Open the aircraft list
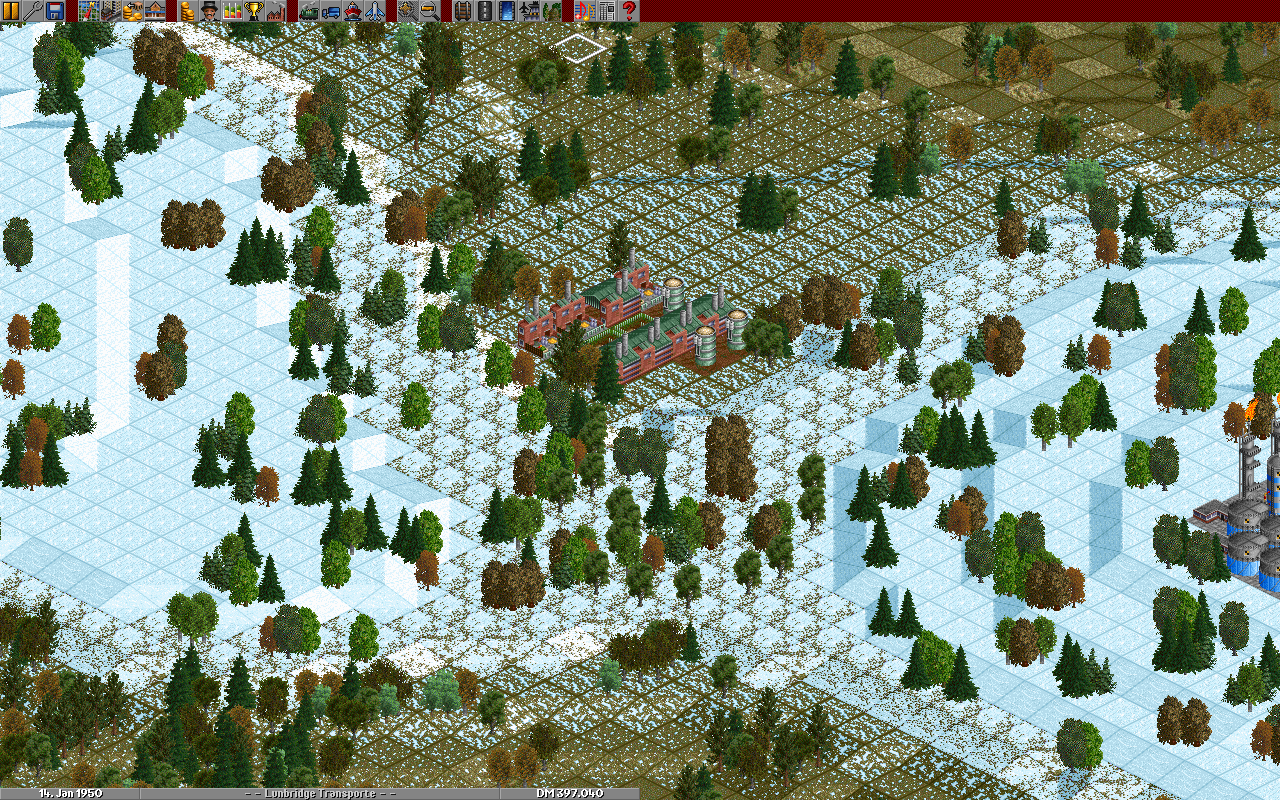 [375, 11]
